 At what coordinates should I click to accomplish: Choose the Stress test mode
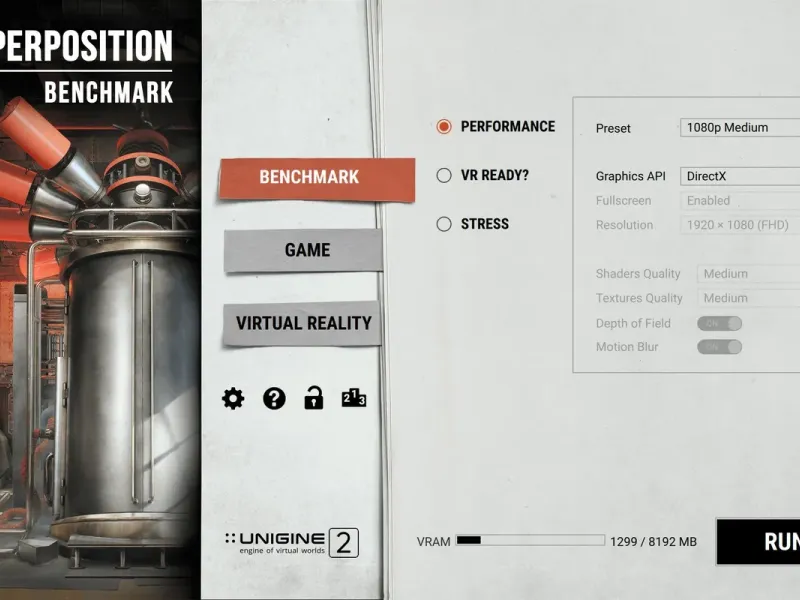click(444, 224)
